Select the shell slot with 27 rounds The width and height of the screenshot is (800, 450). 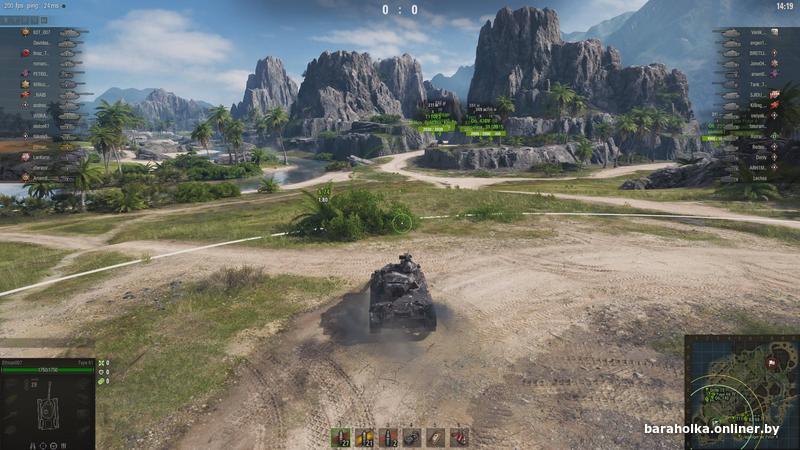[x=341, y=437]
